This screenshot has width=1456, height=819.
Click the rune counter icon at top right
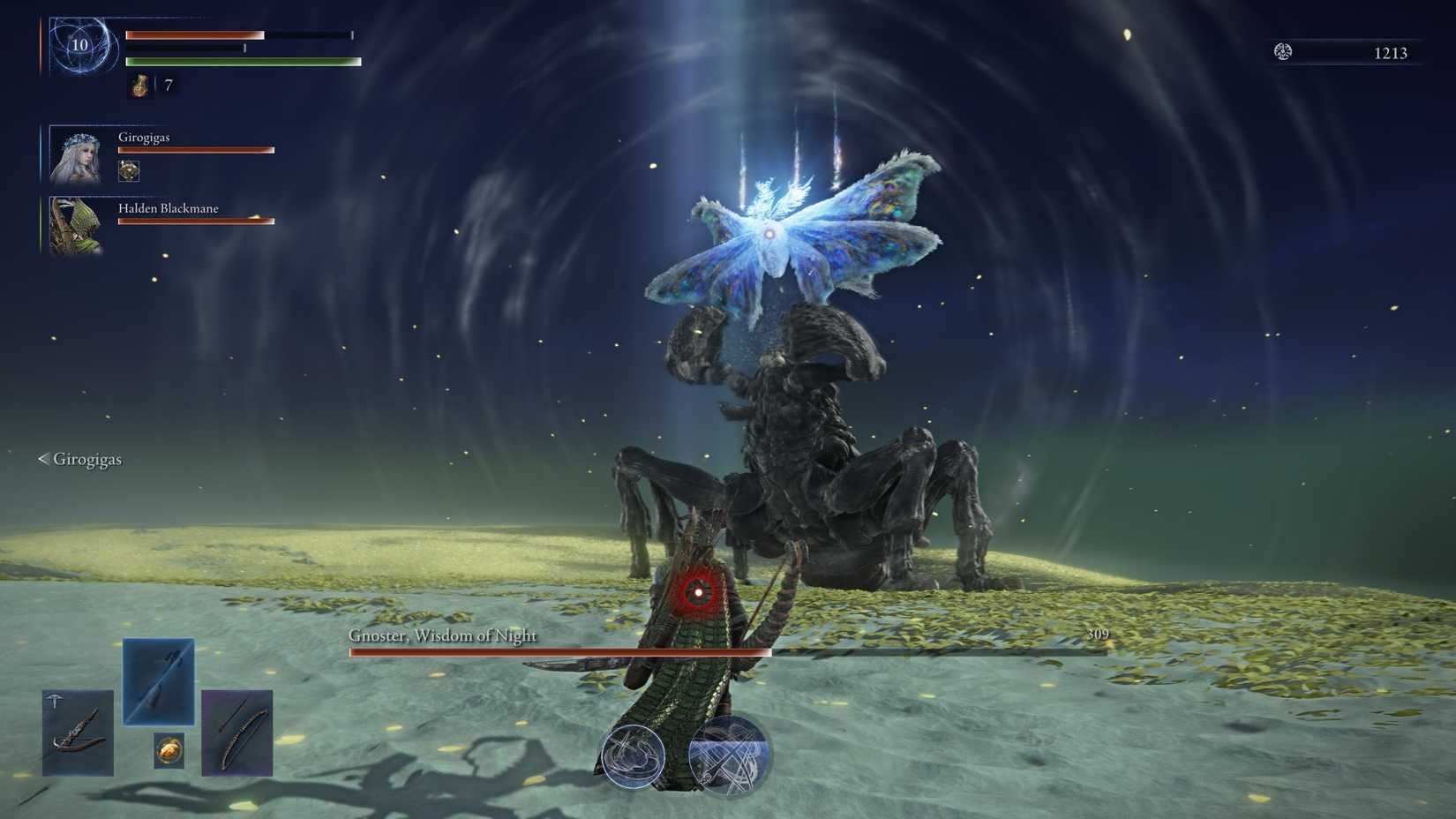coord(1284,51)
